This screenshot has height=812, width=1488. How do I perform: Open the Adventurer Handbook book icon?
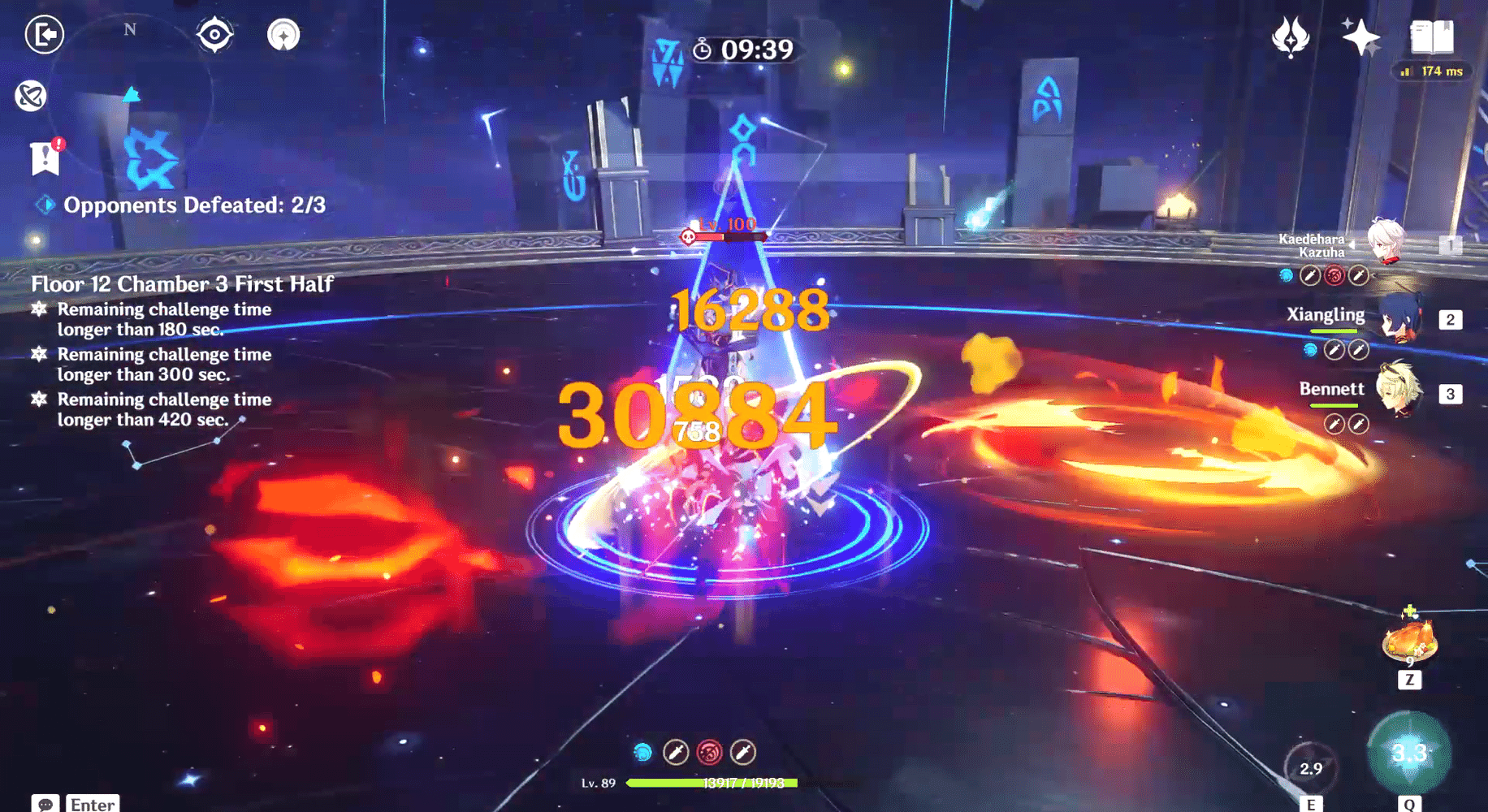coord(1434,37)
